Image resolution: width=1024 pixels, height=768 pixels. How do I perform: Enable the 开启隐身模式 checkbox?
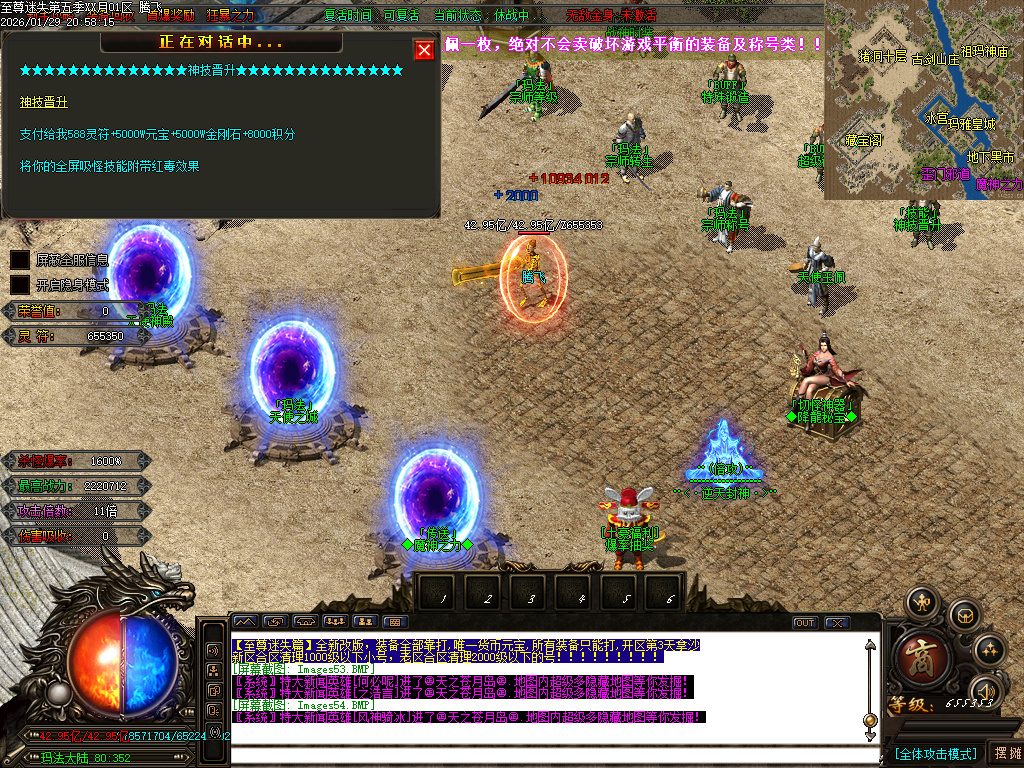coord(20,284)
